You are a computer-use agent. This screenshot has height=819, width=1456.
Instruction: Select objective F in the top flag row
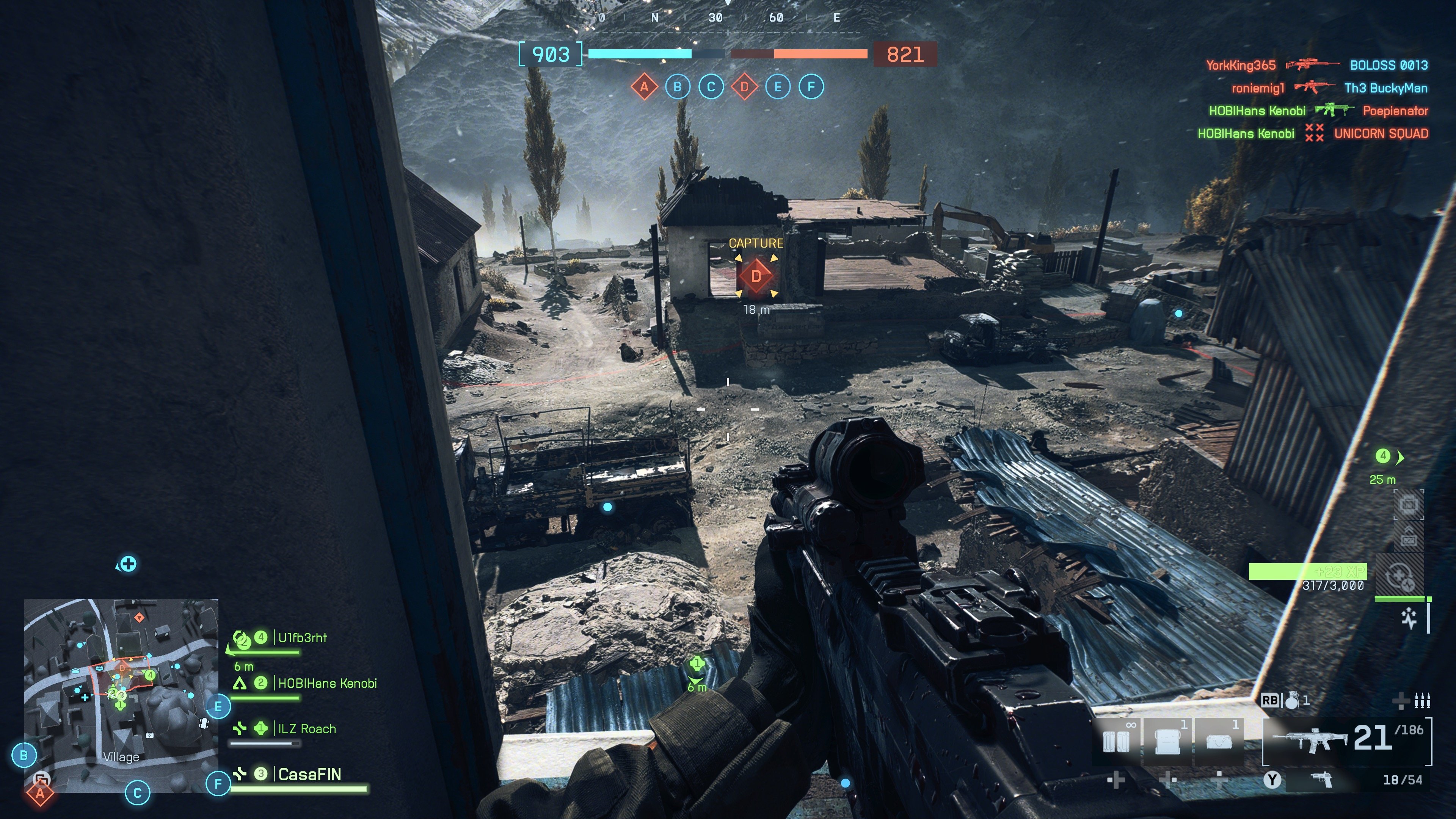click(x=811, y=87)
